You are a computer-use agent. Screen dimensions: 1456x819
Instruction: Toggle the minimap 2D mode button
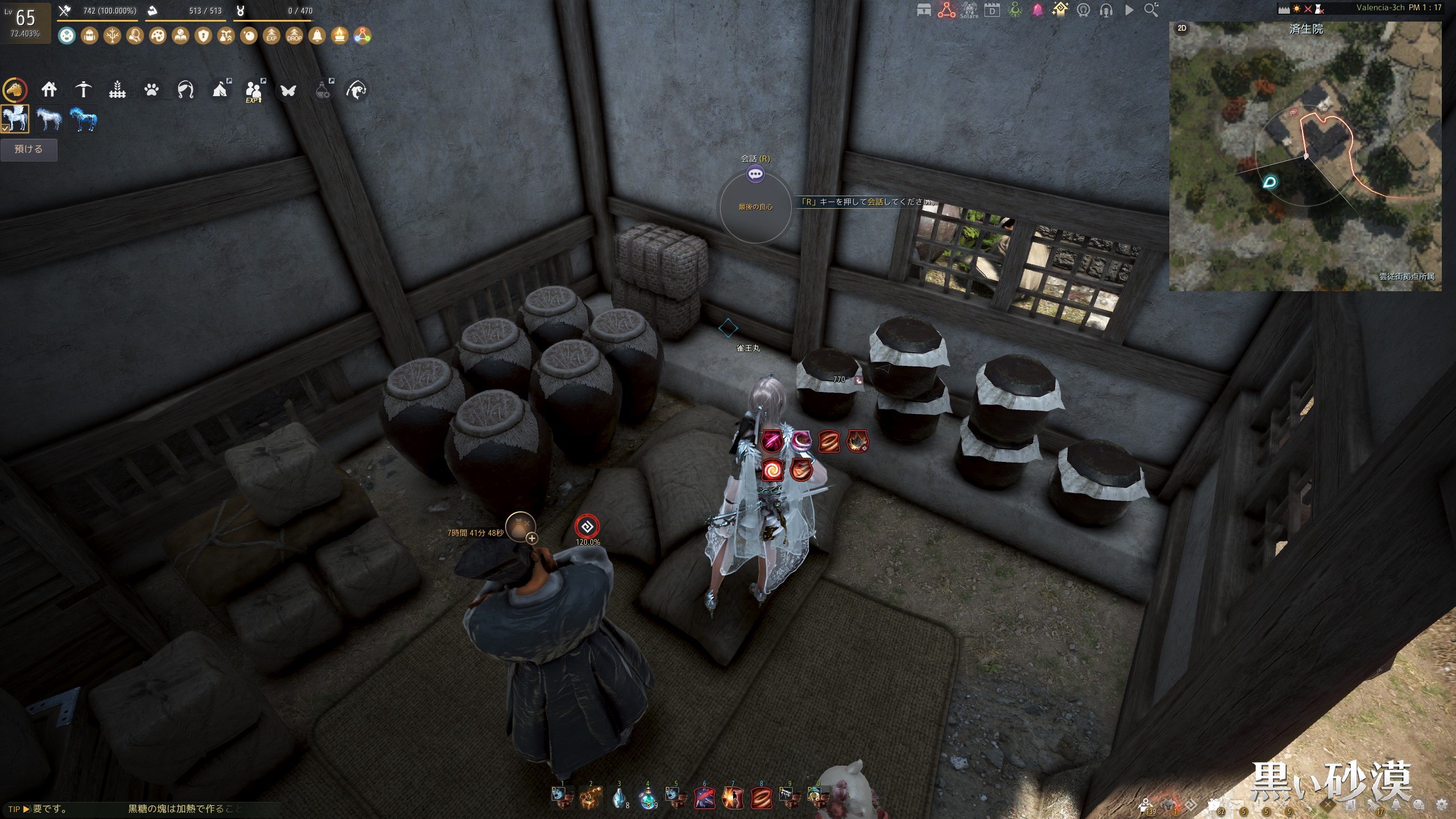click(x=1182, y=28)
